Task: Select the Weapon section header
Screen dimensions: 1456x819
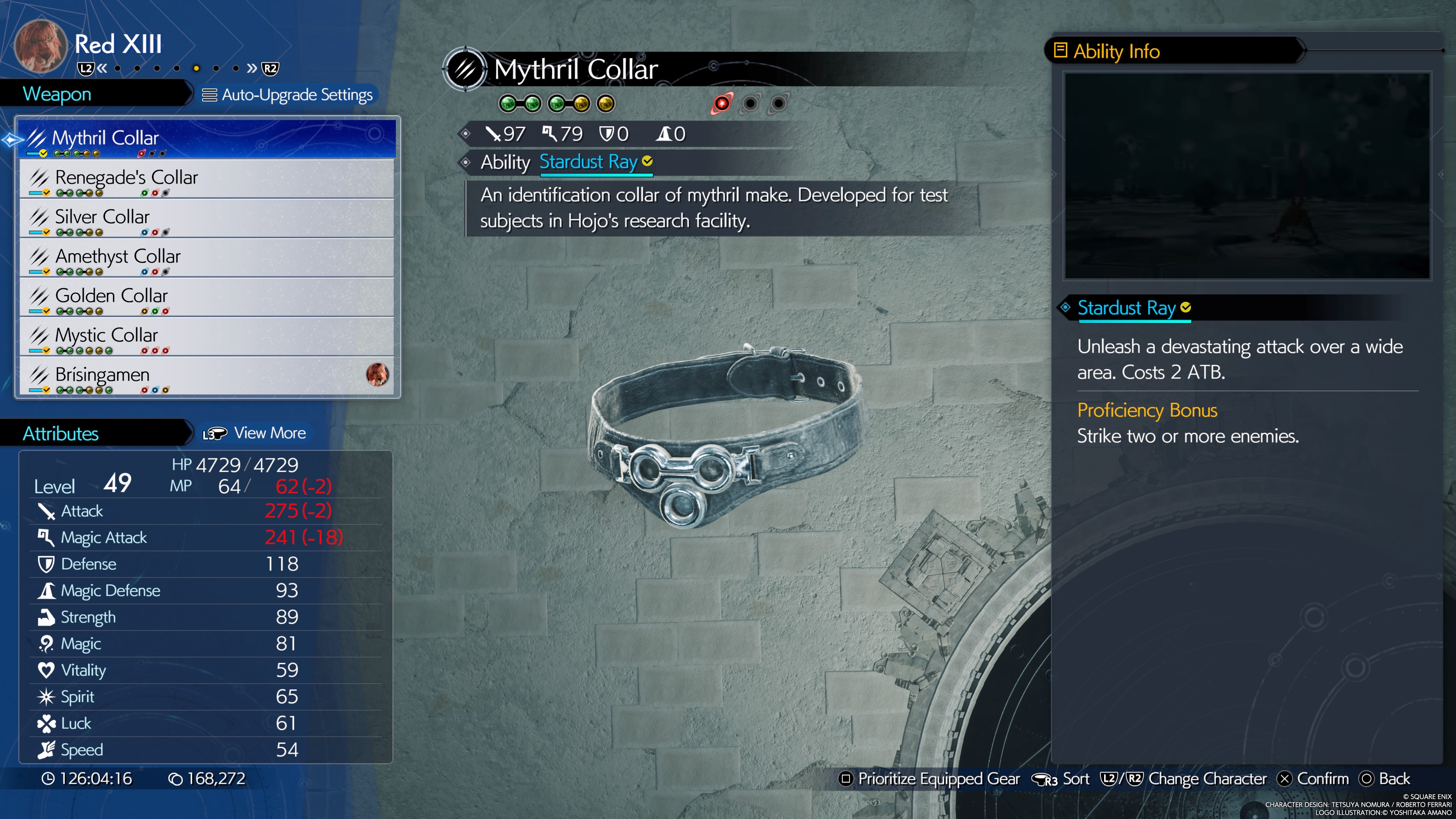Action: pyautogui.click(x=57, y=94)
